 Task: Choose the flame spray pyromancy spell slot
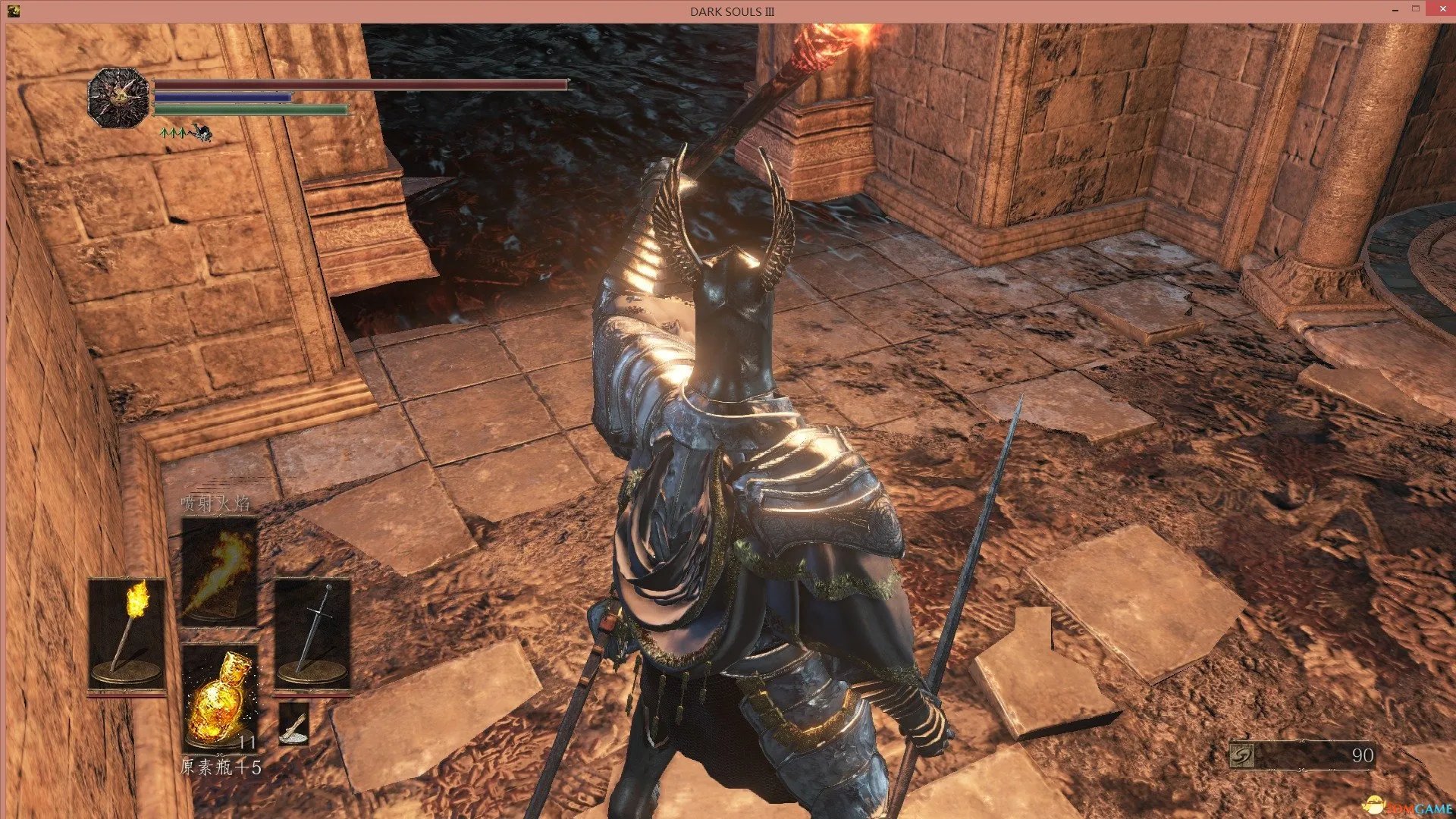(x=219, y=570)
